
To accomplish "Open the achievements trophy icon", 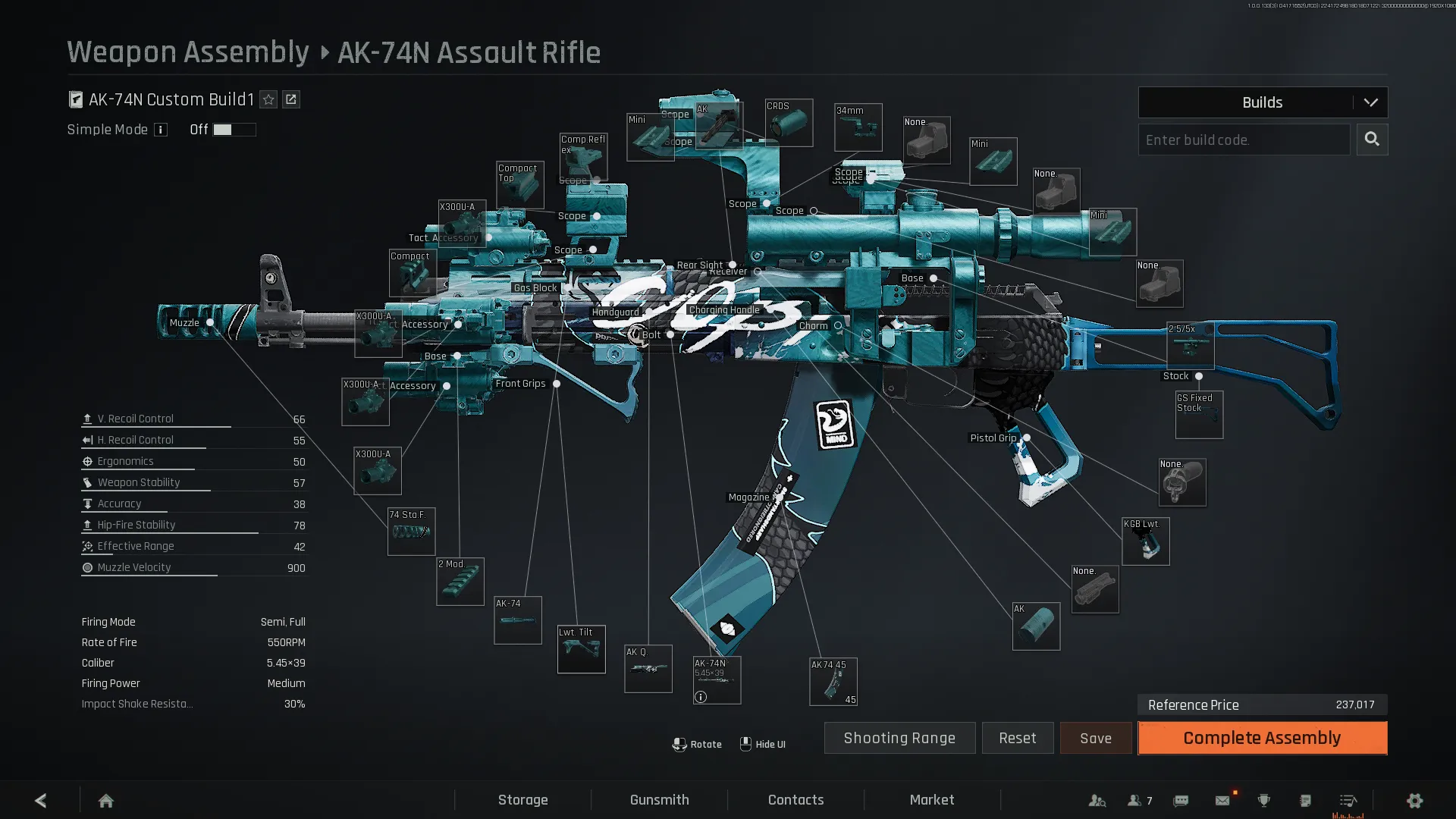I will click(1263, 800).
